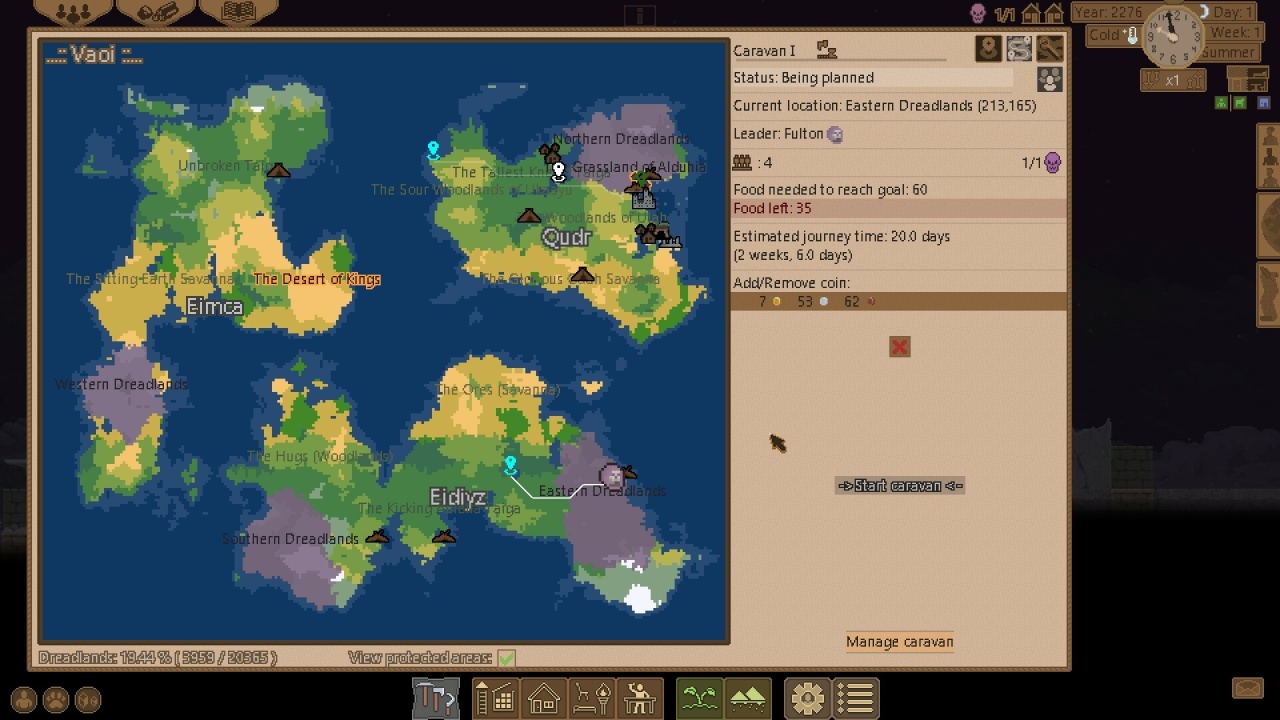This screenshot has height=720, width=1280.
Task: Open the terrain mountains menu
Action: 748,697
